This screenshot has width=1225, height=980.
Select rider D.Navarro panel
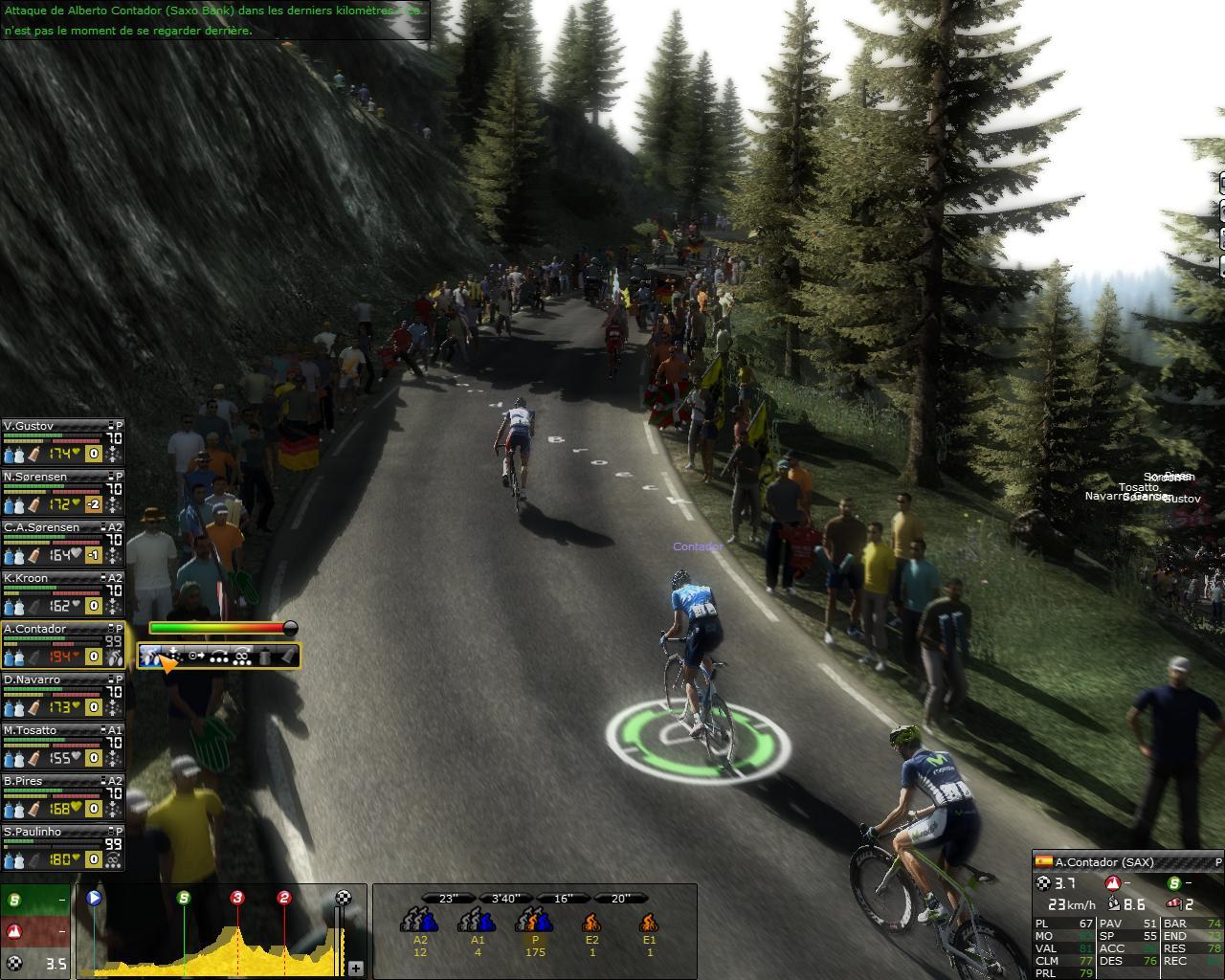click(x=62, y=695)
